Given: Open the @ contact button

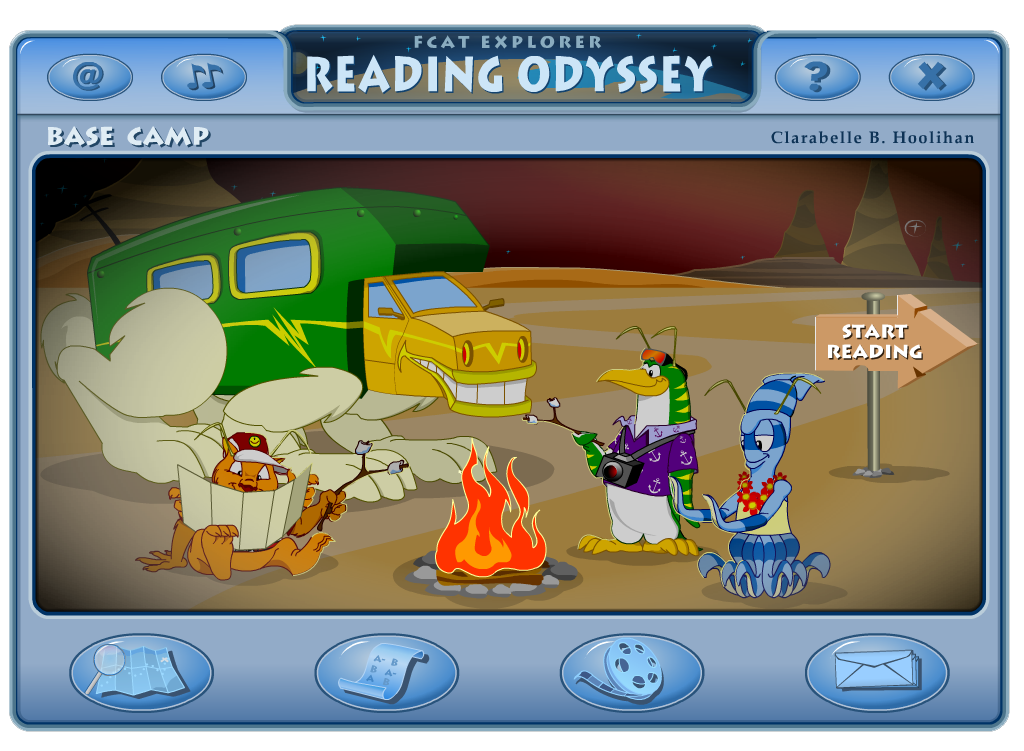Looking at the screenshot, I should tap(90, 76).
